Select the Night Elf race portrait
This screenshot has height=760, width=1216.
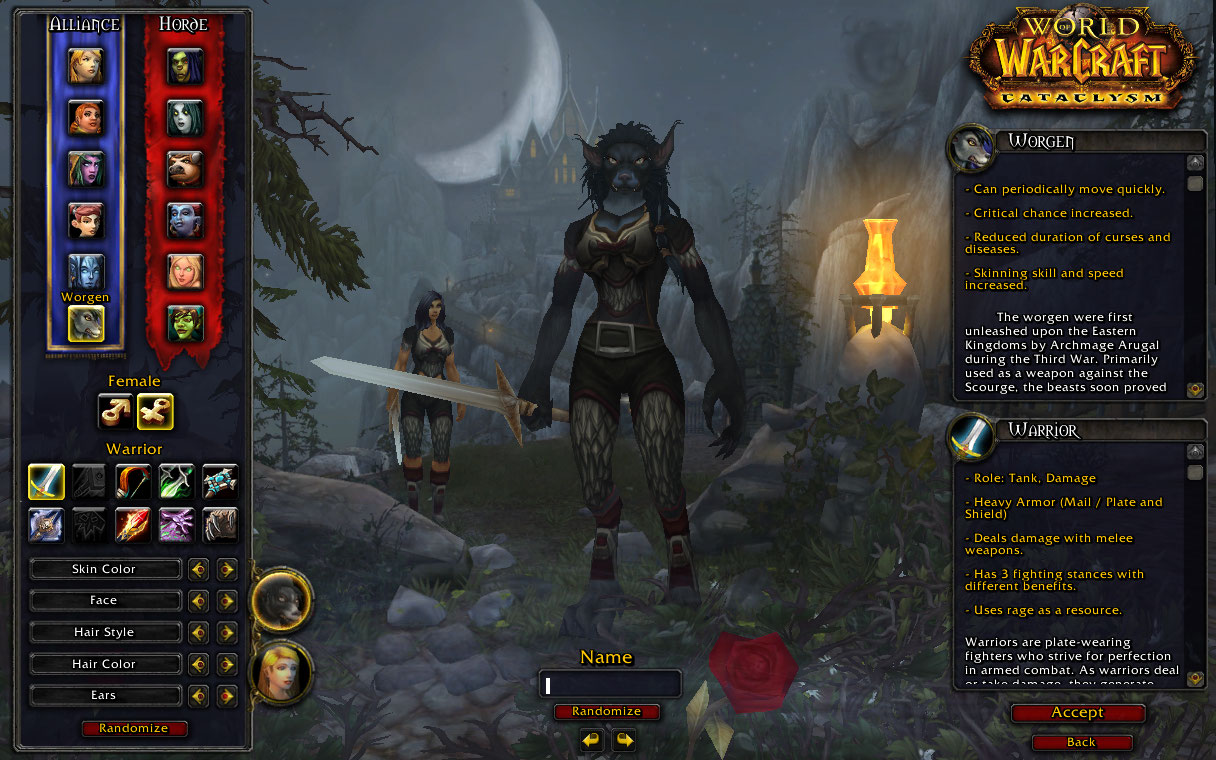pyautogui.click(x=86, y=168)
